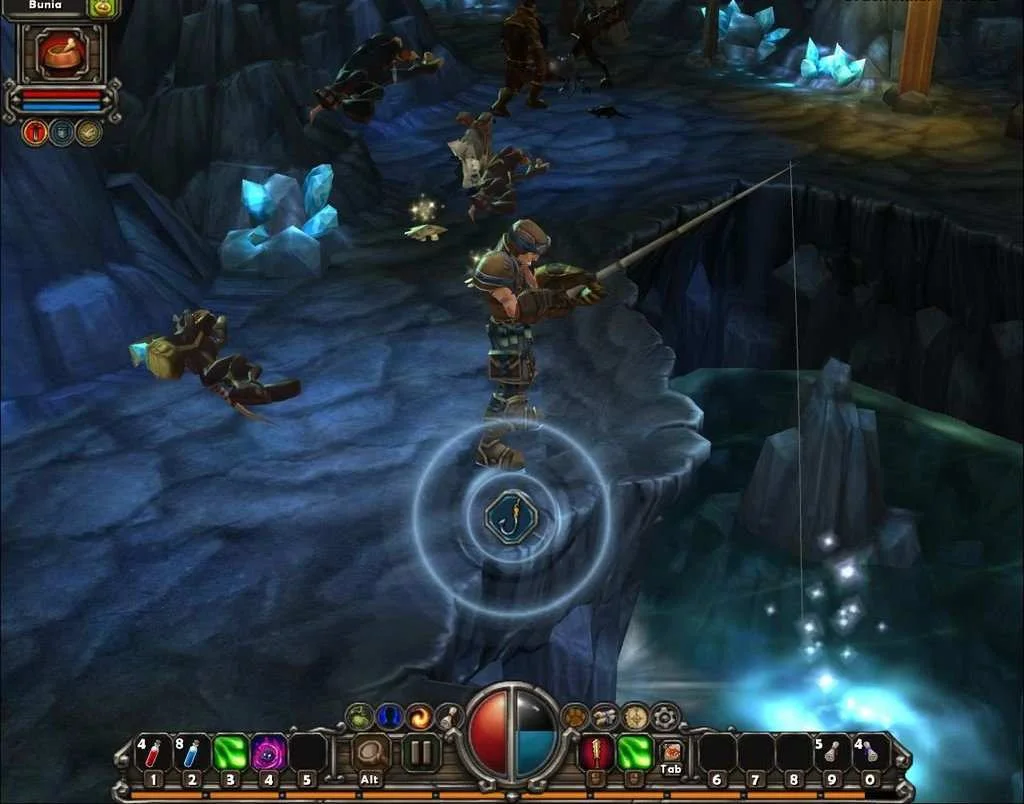The height and width of the screenshot is (804, 1024).
Task: Activate the purple vortex skill in slot 4
Action: 268,753
